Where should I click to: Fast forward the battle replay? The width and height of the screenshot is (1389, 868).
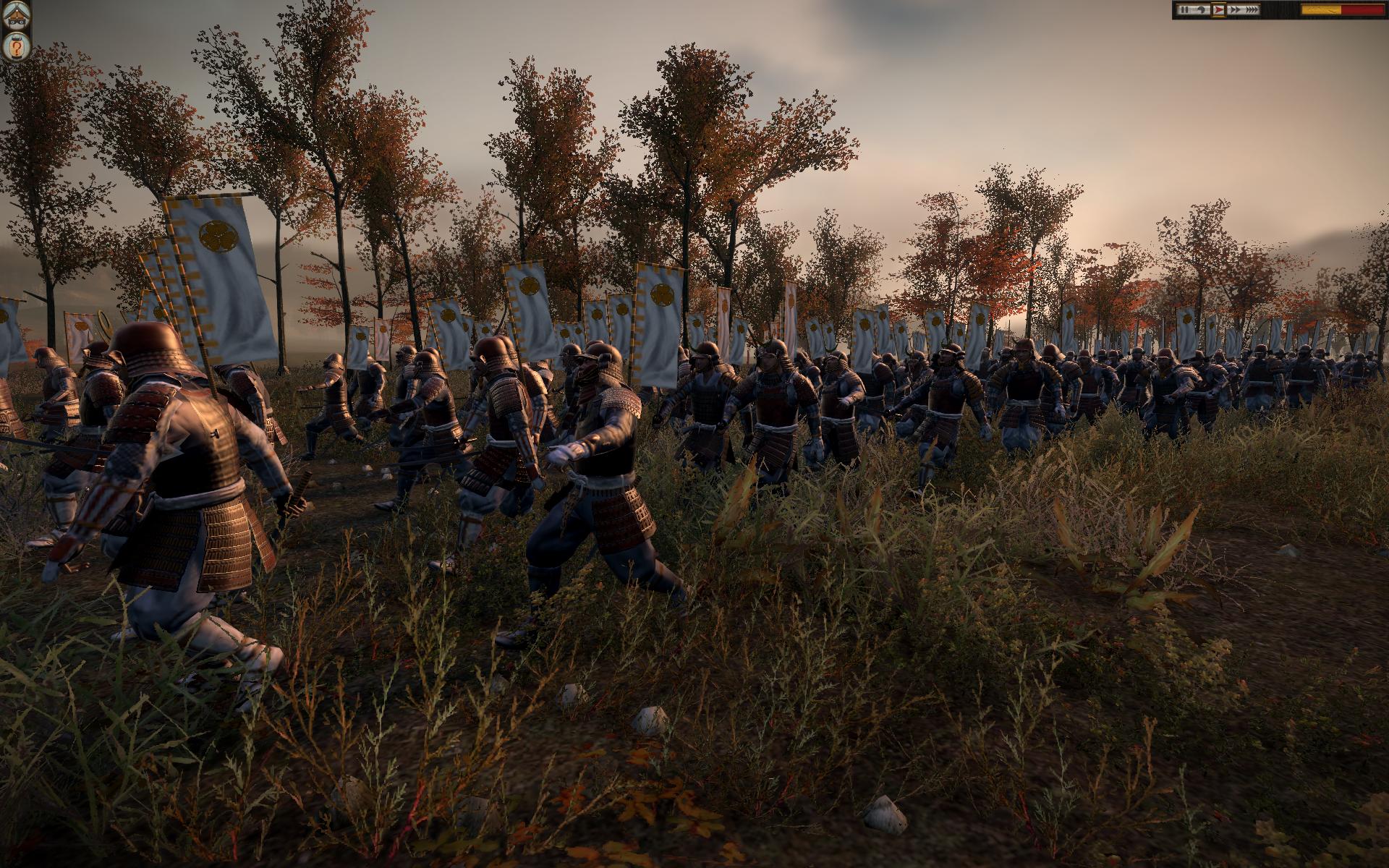tap(1235, 9)
